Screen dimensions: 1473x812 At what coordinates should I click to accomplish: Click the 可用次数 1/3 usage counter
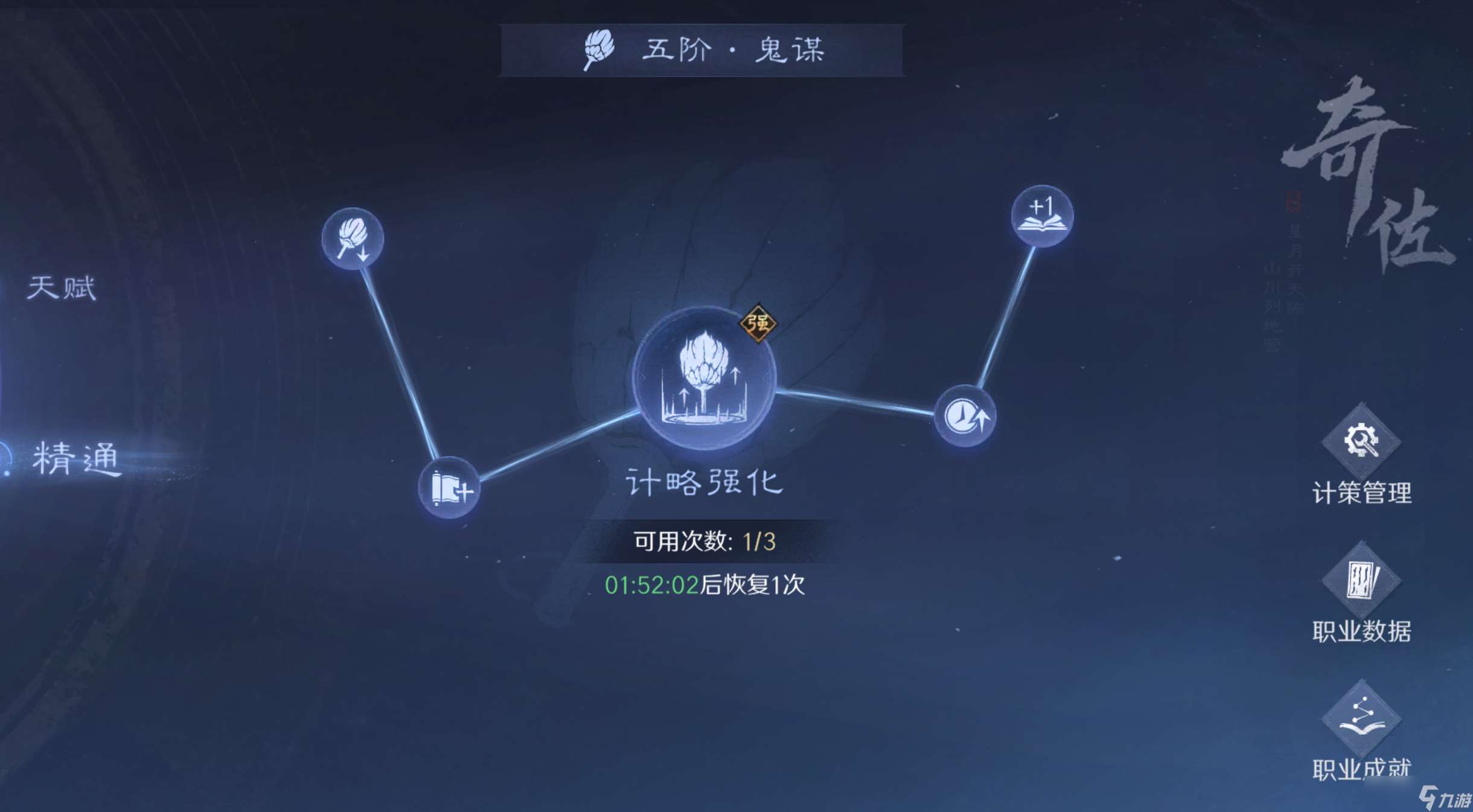point(705,542)
